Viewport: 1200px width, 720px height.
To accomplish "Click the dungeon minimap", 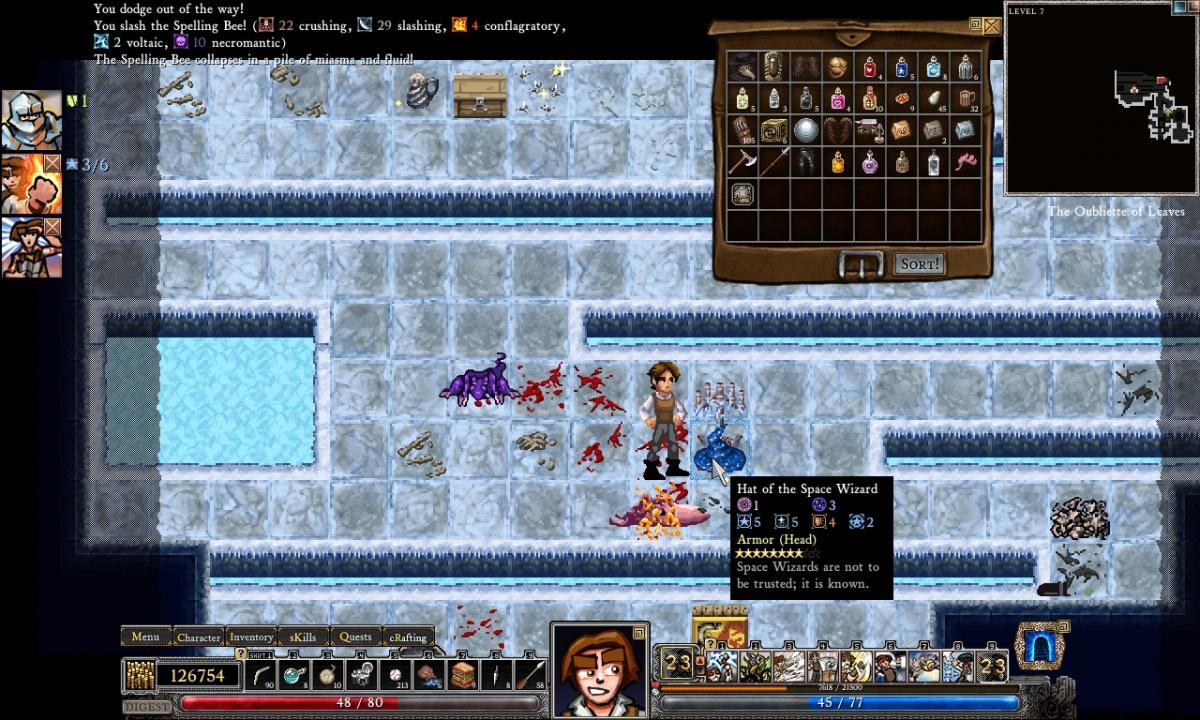I will [x=1101, y=100].
